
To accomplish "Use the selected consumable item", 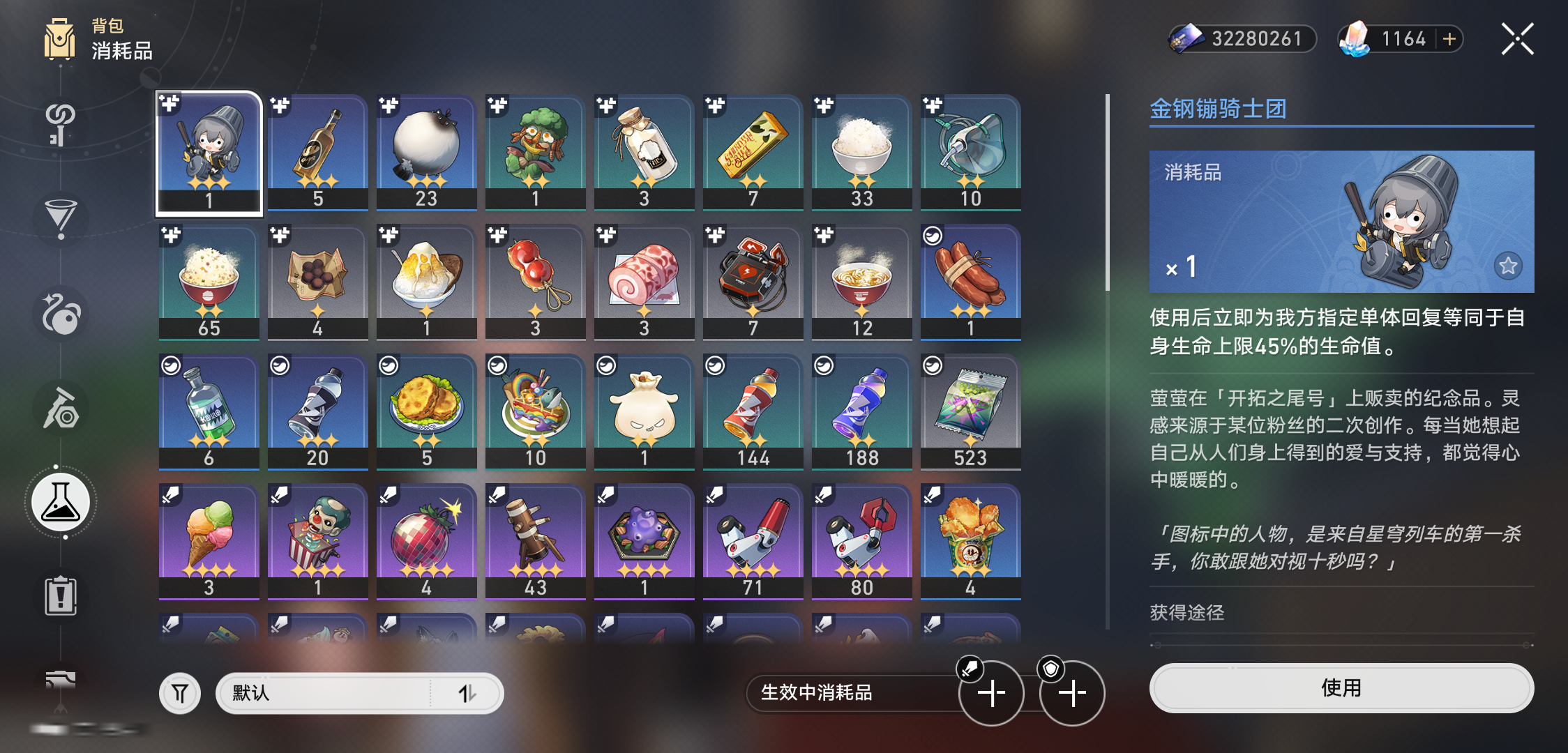I will click(1341, 688).
